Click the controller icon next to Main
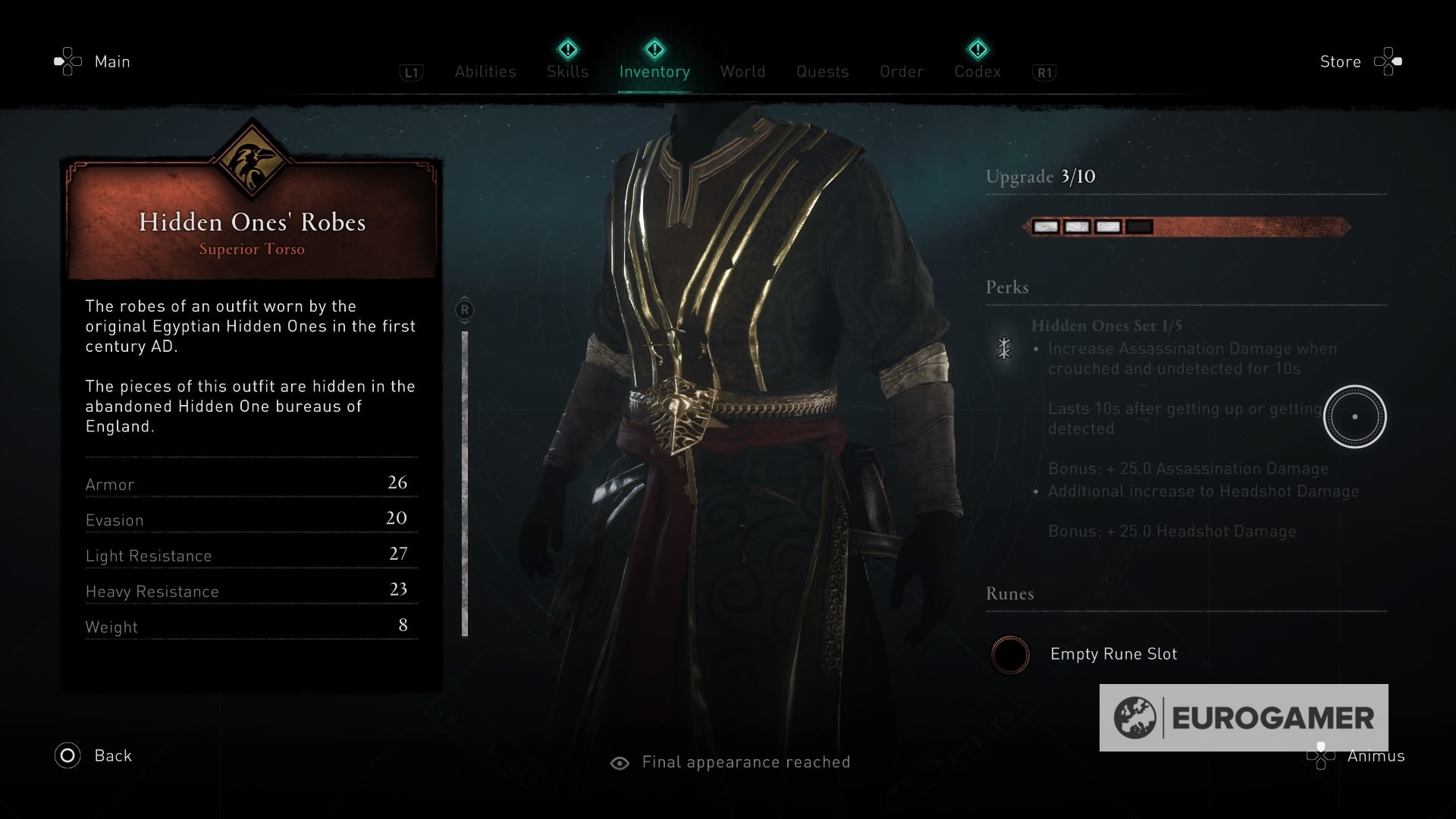Screen dimensions: 1456x819 click(x=67, y=61)
